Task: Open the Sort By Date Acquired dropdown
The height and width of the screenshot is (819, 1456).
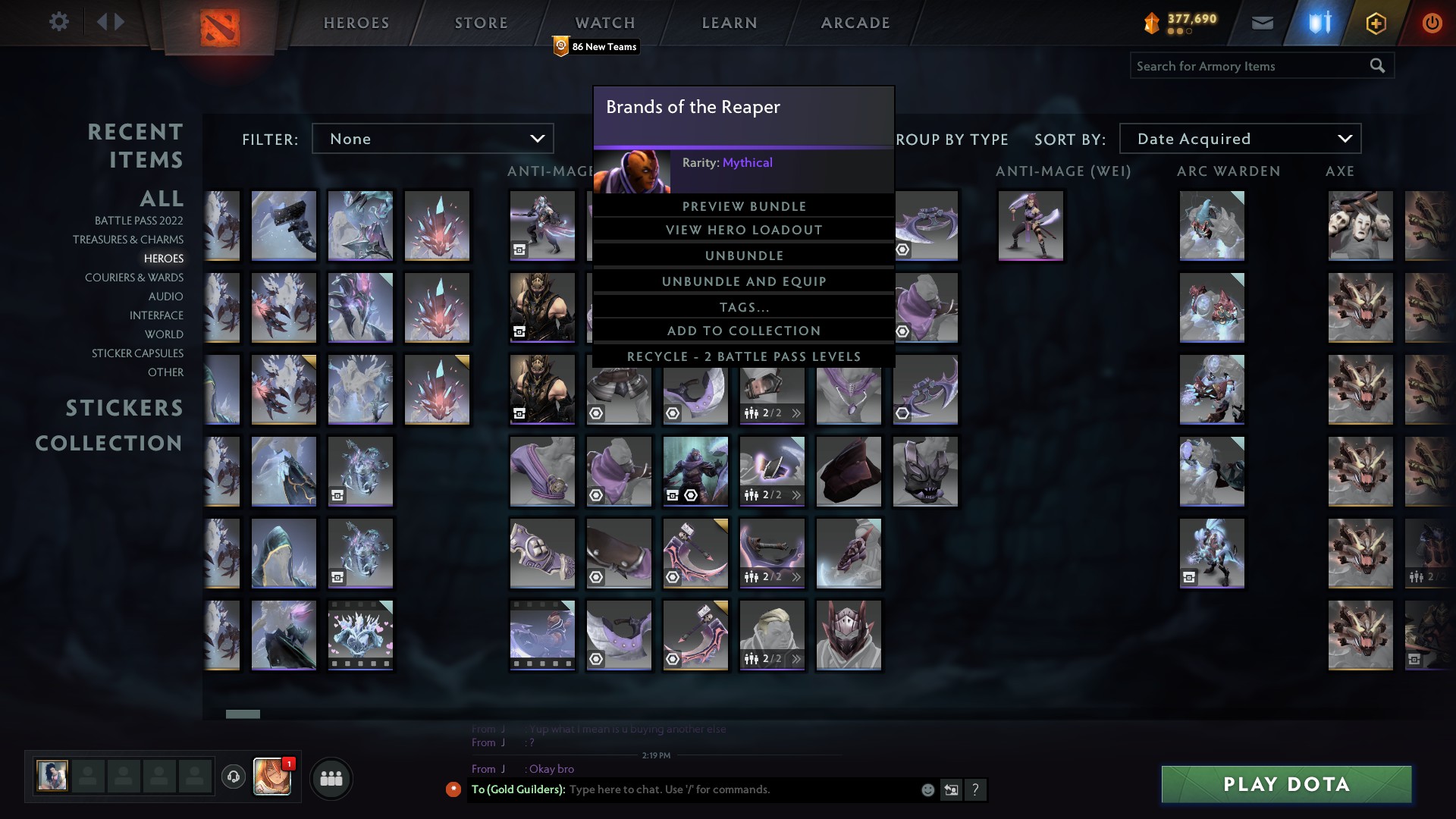Action: (x=1240, y=139)
